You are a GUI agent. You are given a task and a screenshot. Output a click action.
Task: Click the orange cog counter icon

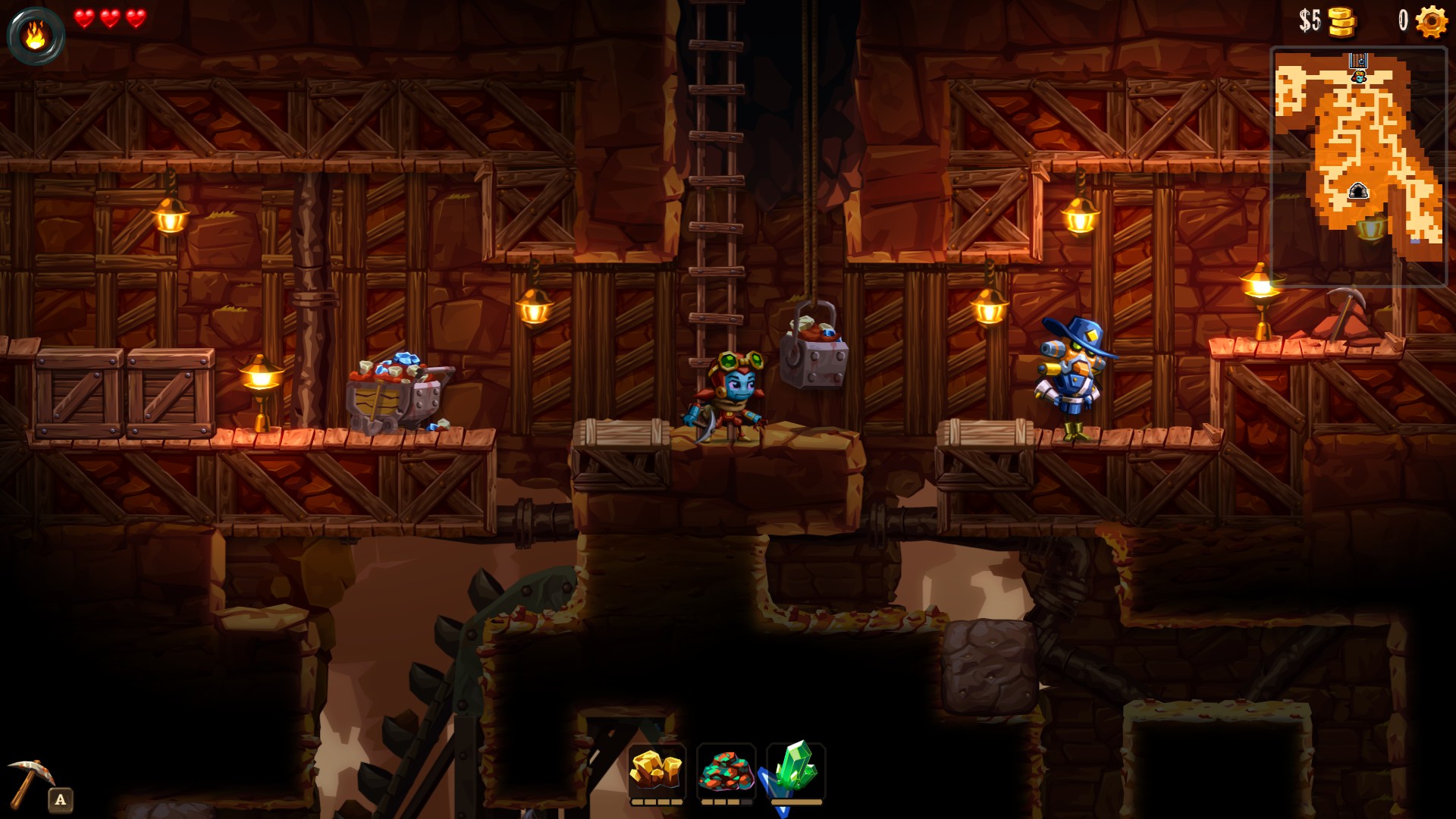[x=1431, y=21]
